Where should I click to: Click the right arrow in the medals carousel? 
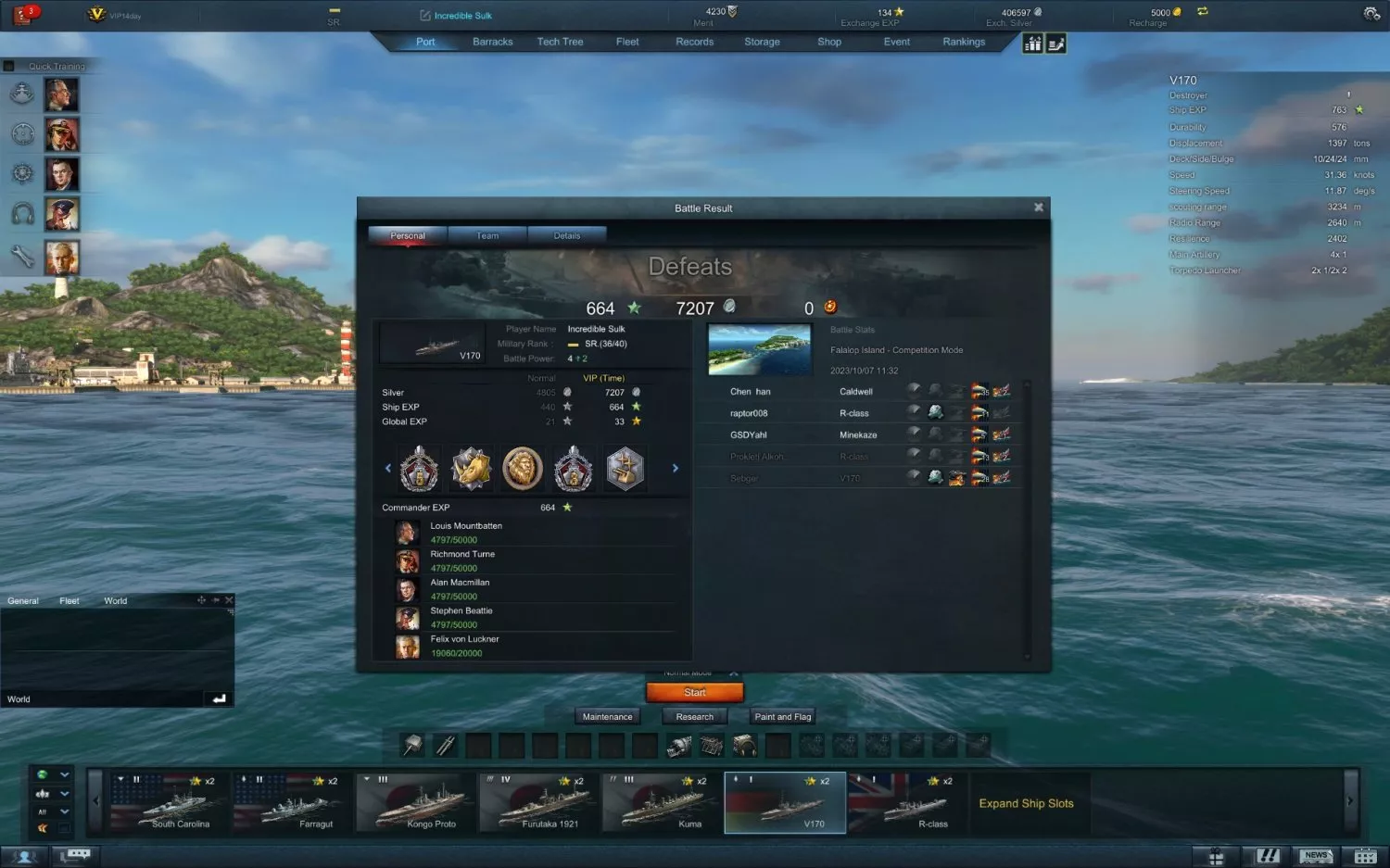(x=676, y=468)
